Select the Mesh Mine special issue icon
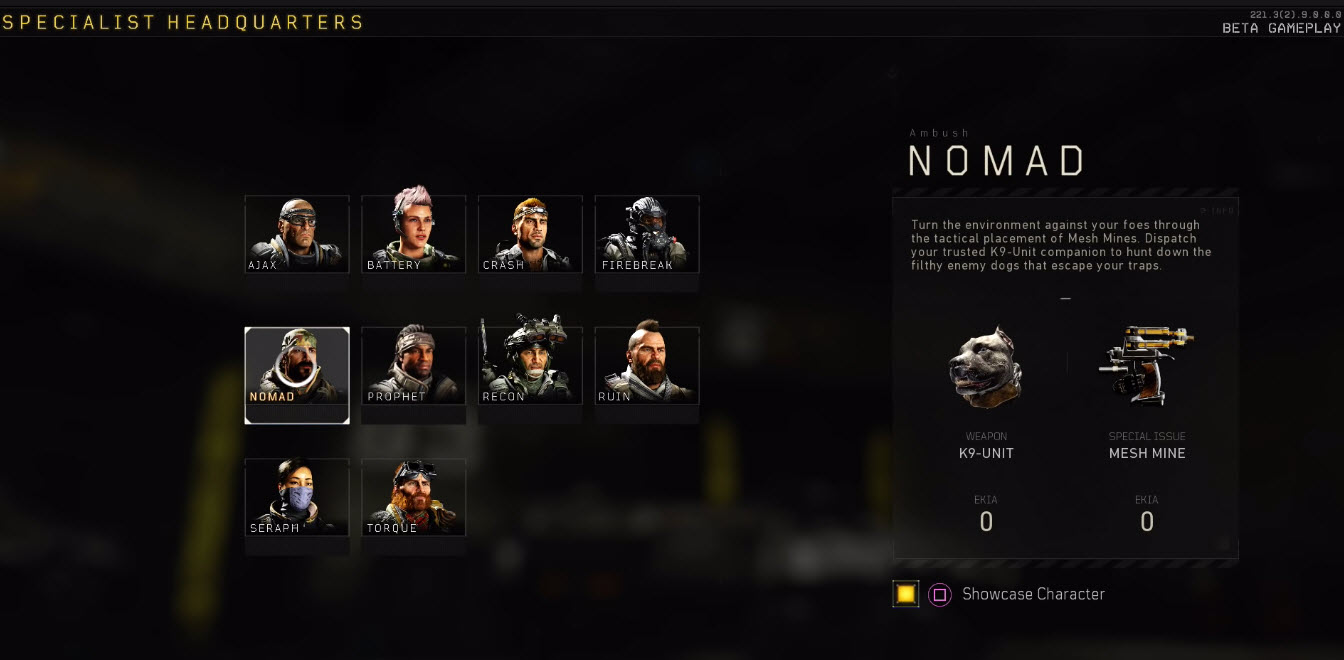Viewport: 1344px width, 660px height. point(1147,364)
